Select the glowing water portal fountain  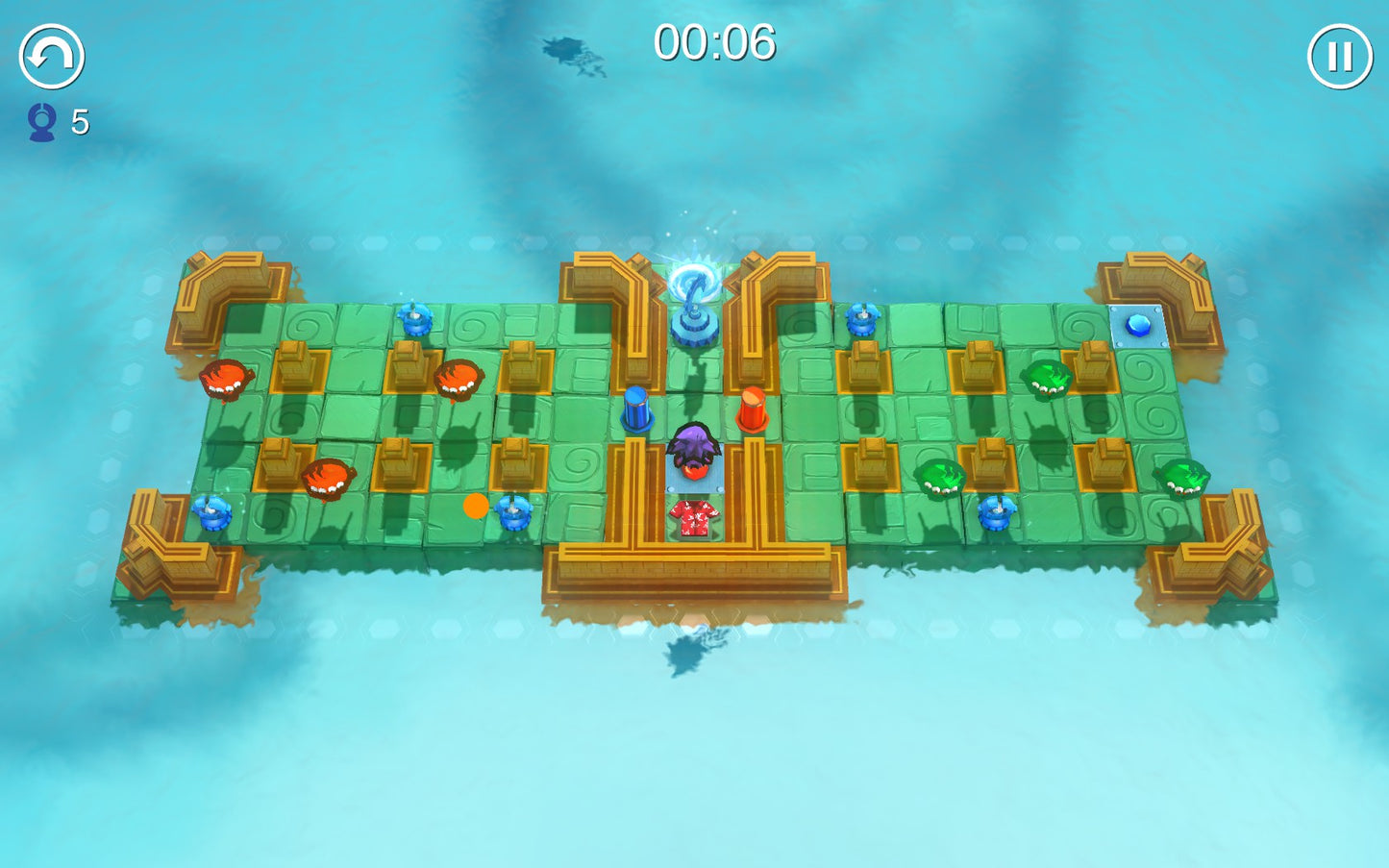coord(692,298)
